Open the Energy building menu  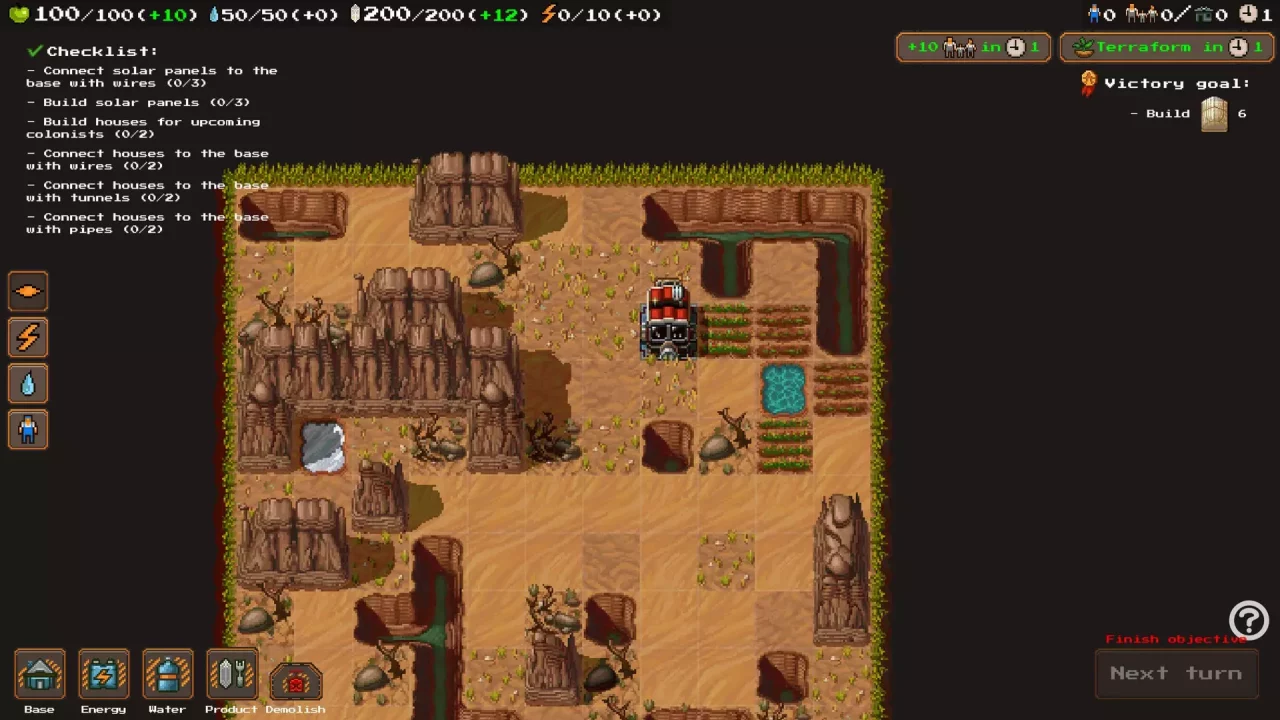(x=103, y=675)
